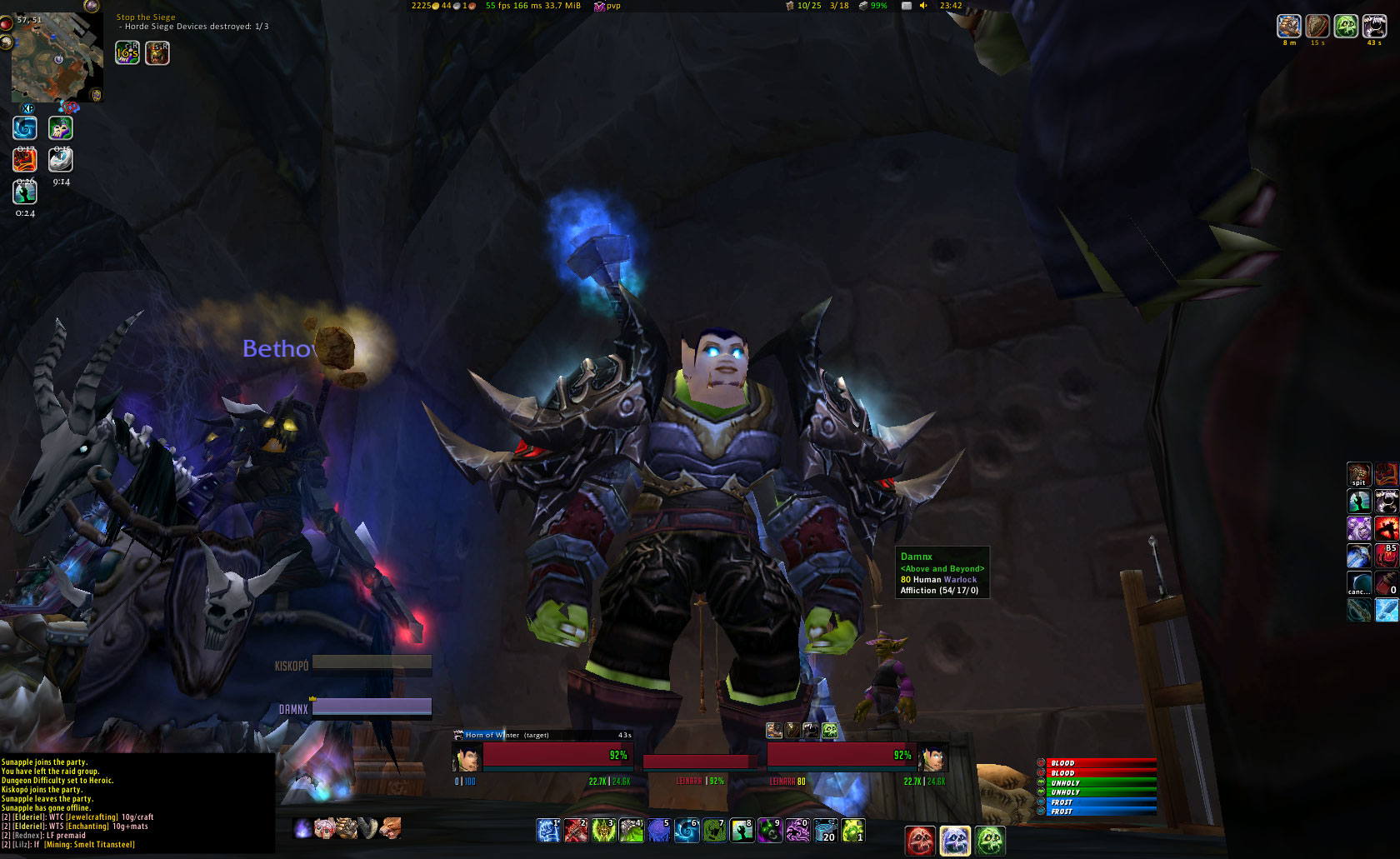1400x859 pixels.
Task: Click the white trinket cooldown icon
Action: [61, 160]
